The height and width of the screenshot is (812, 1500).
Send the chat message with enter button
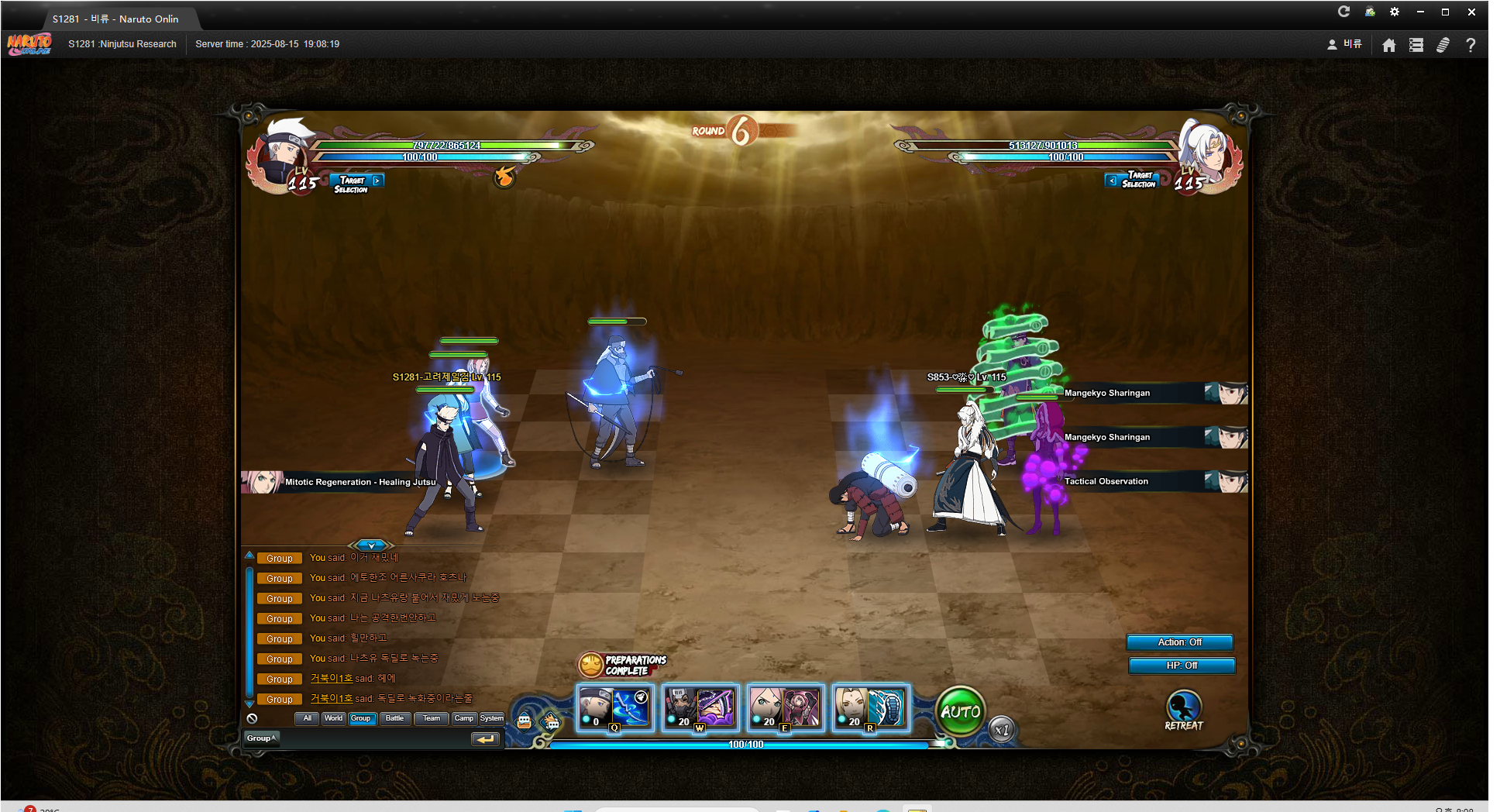tap(485, 739)
